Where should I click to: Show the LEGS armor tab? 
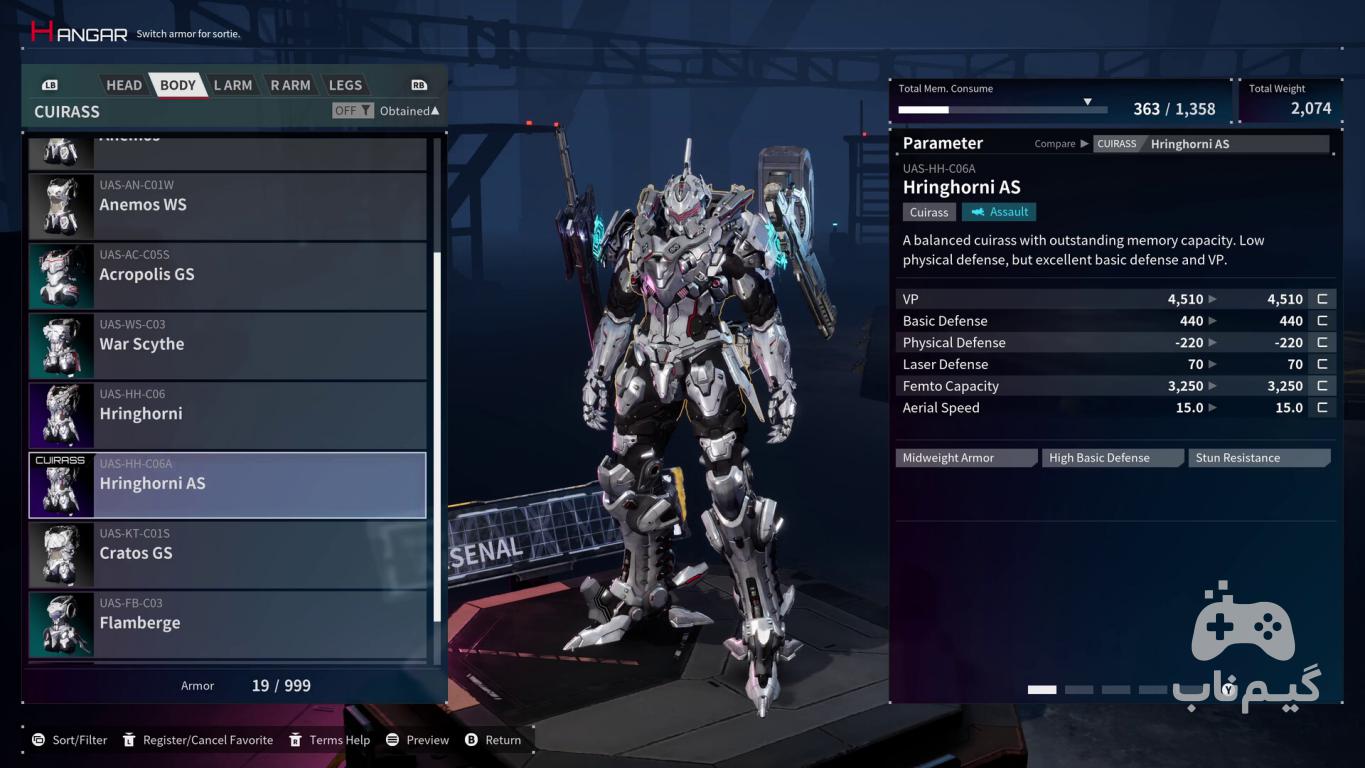(345, 85)
